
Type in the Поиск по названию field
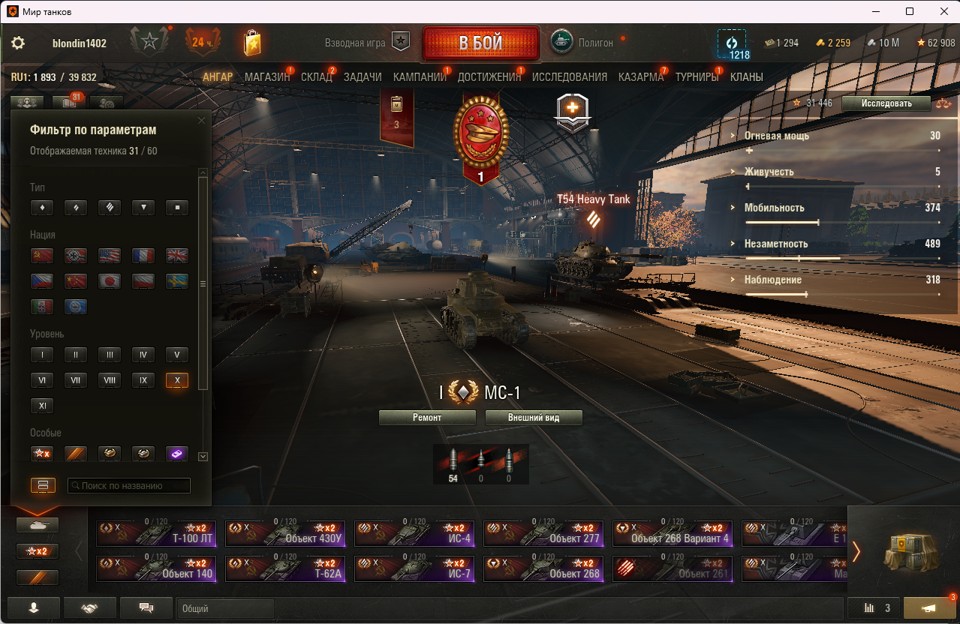[129, 486]
